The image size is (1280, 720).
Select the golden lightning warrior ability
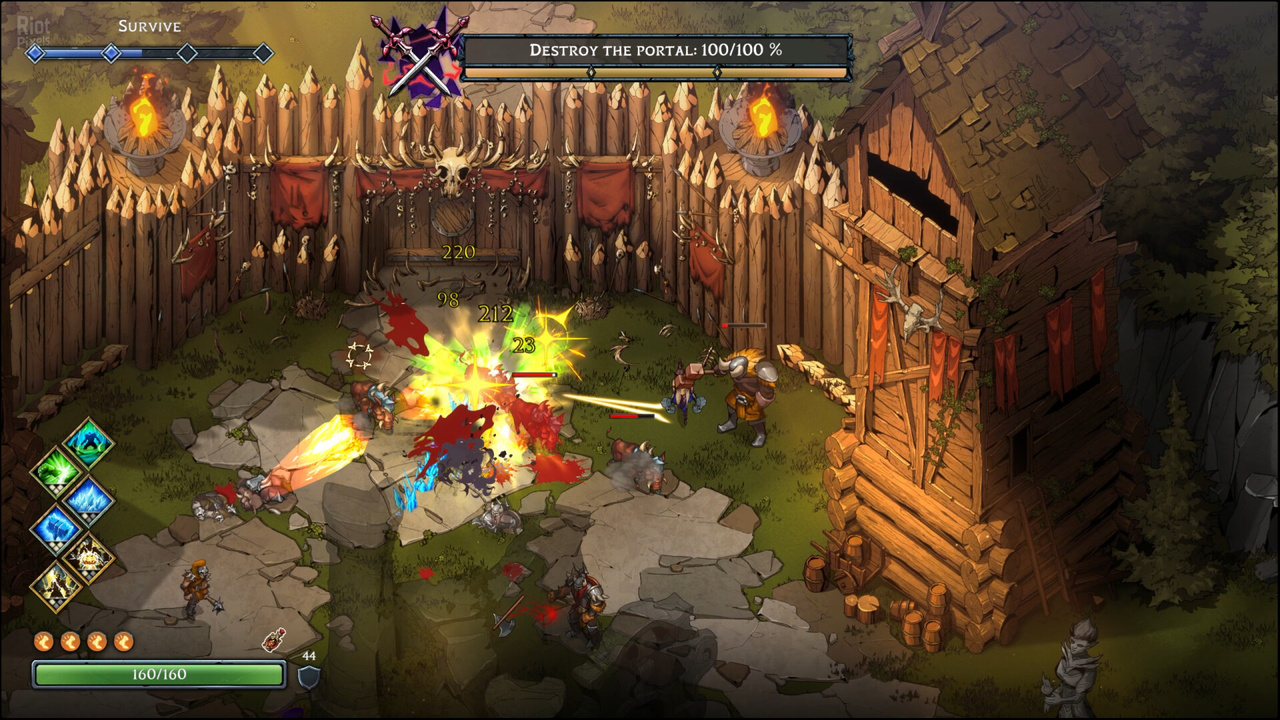(56, 586)
